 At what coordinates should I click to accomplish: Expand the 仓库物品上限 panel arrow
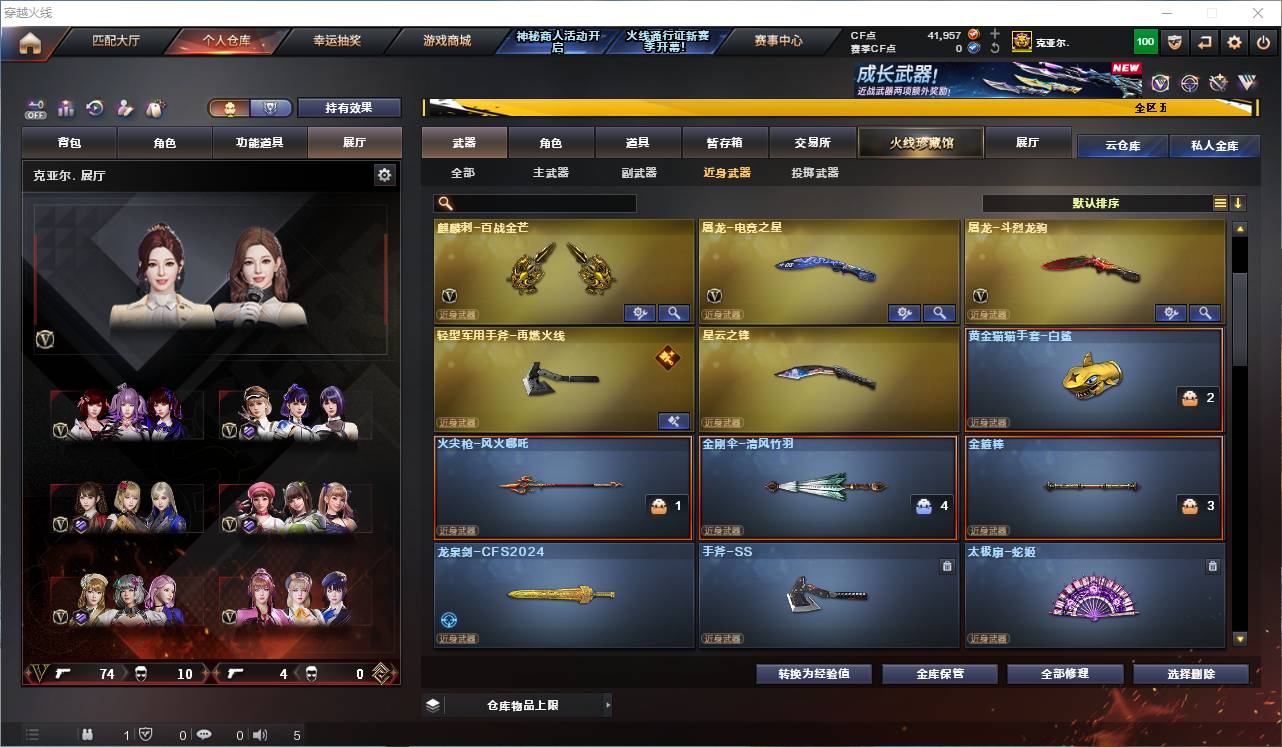click(x=608, y=704)
